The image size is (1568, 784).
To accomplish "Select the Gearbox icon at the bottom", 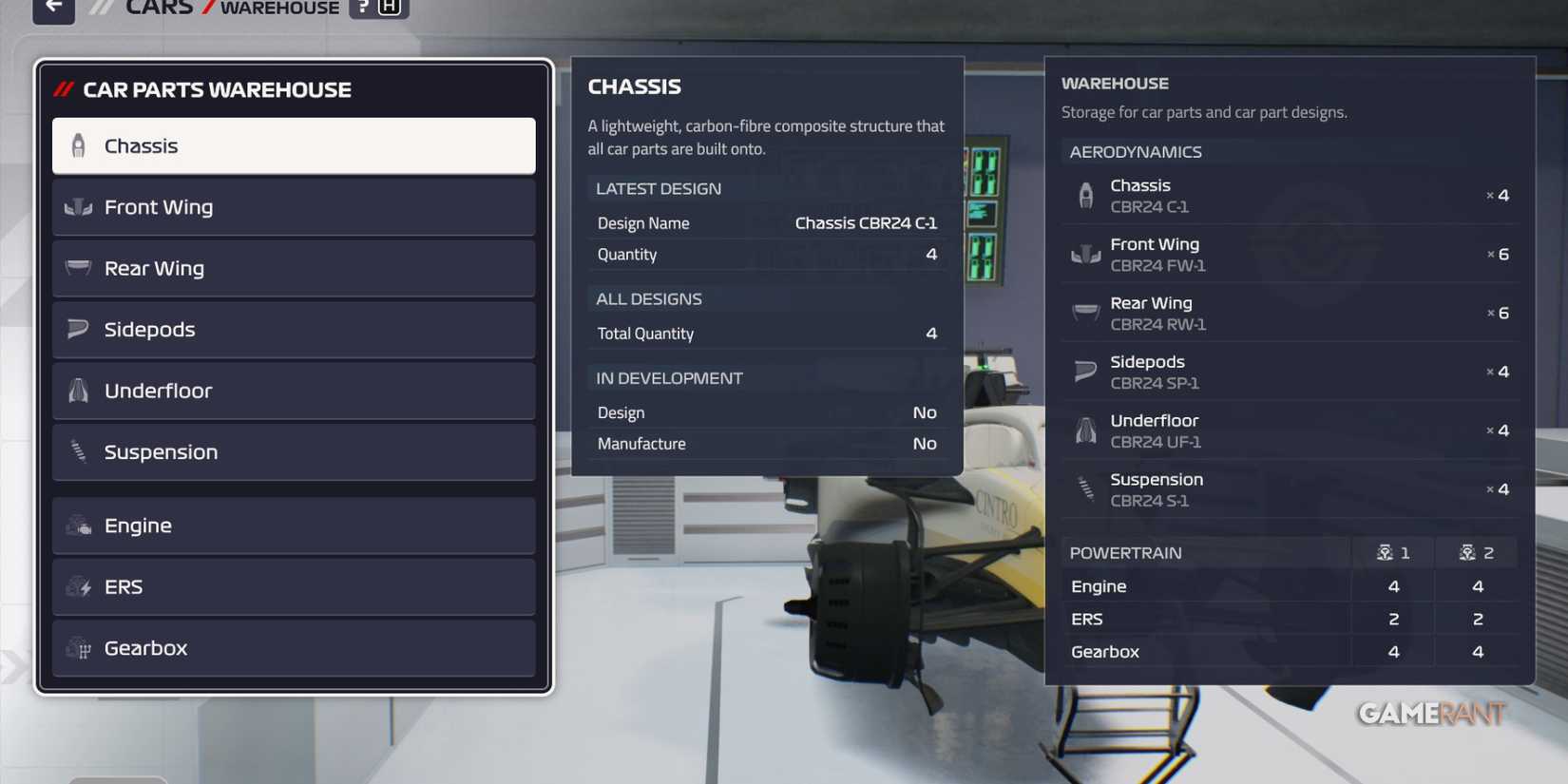I will click(77, 647).
